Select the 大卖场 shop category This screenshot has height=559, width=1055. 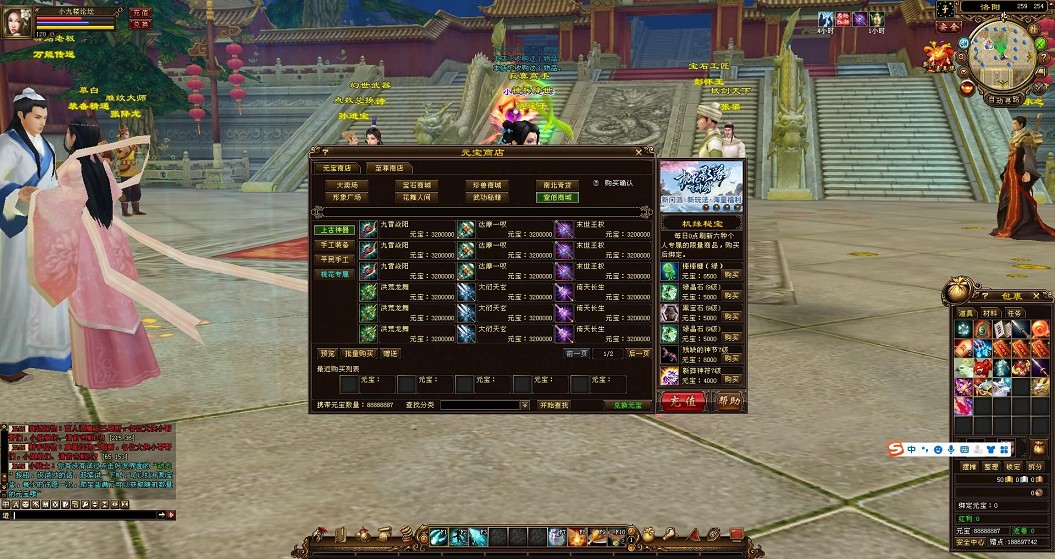coord(347,185)
